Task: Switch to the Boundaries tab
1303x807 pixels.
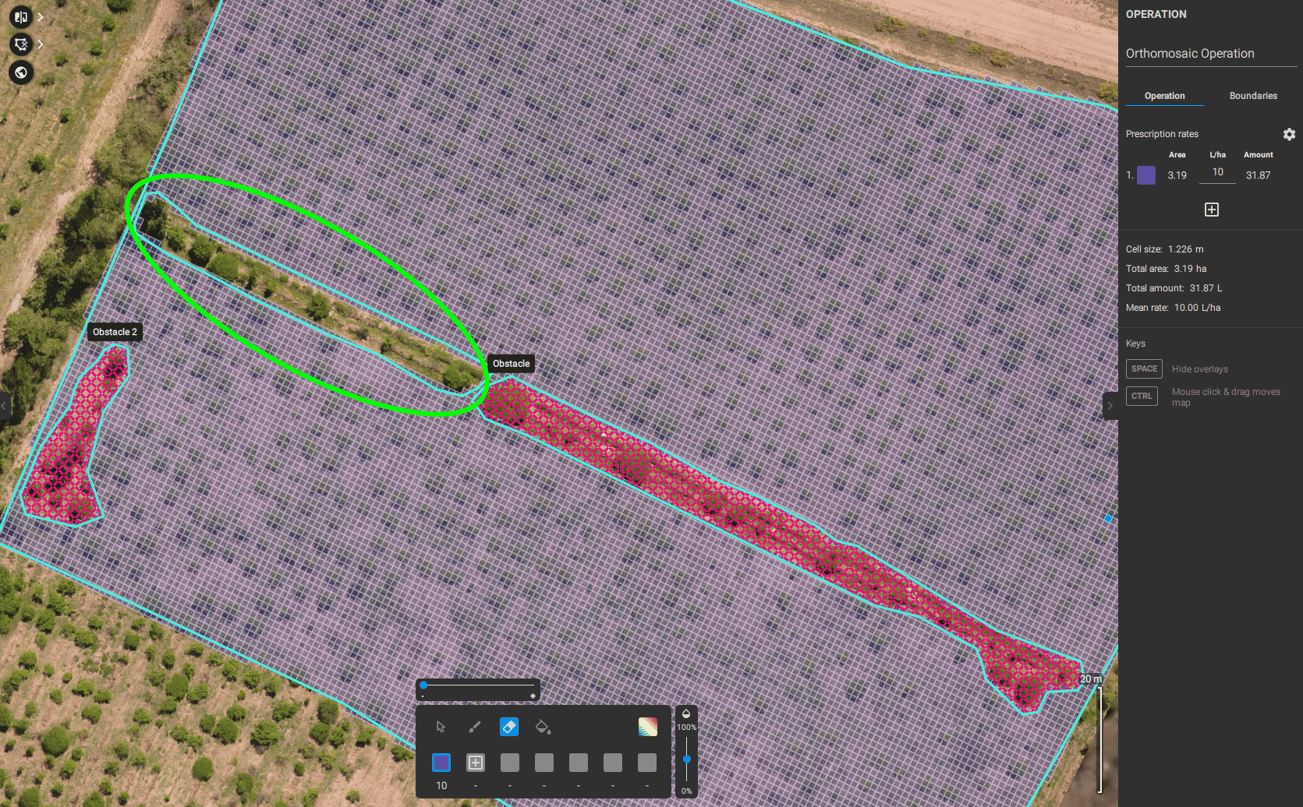Action: click(1253, 95)
